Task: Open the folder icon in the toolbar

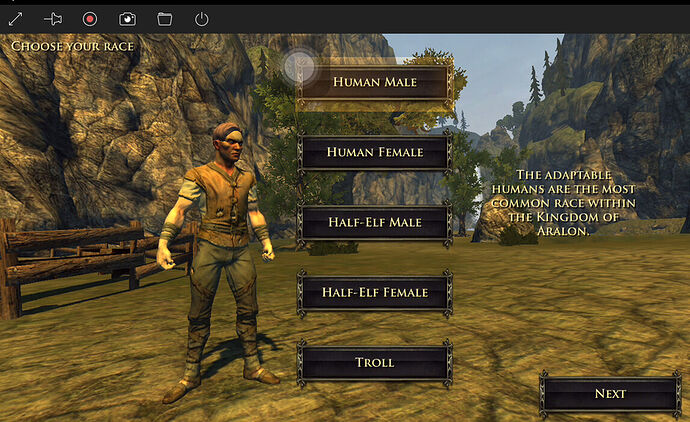Action: 164,18
